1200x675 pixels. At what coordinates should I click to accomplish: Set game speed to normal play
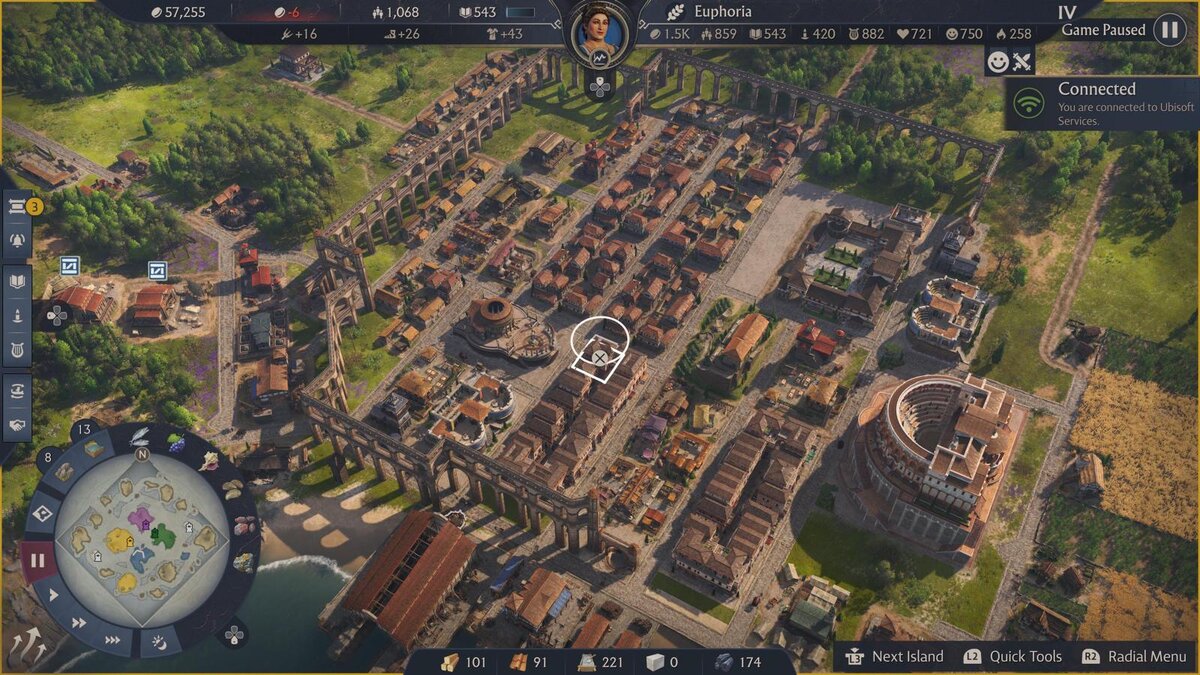(53, 595)
